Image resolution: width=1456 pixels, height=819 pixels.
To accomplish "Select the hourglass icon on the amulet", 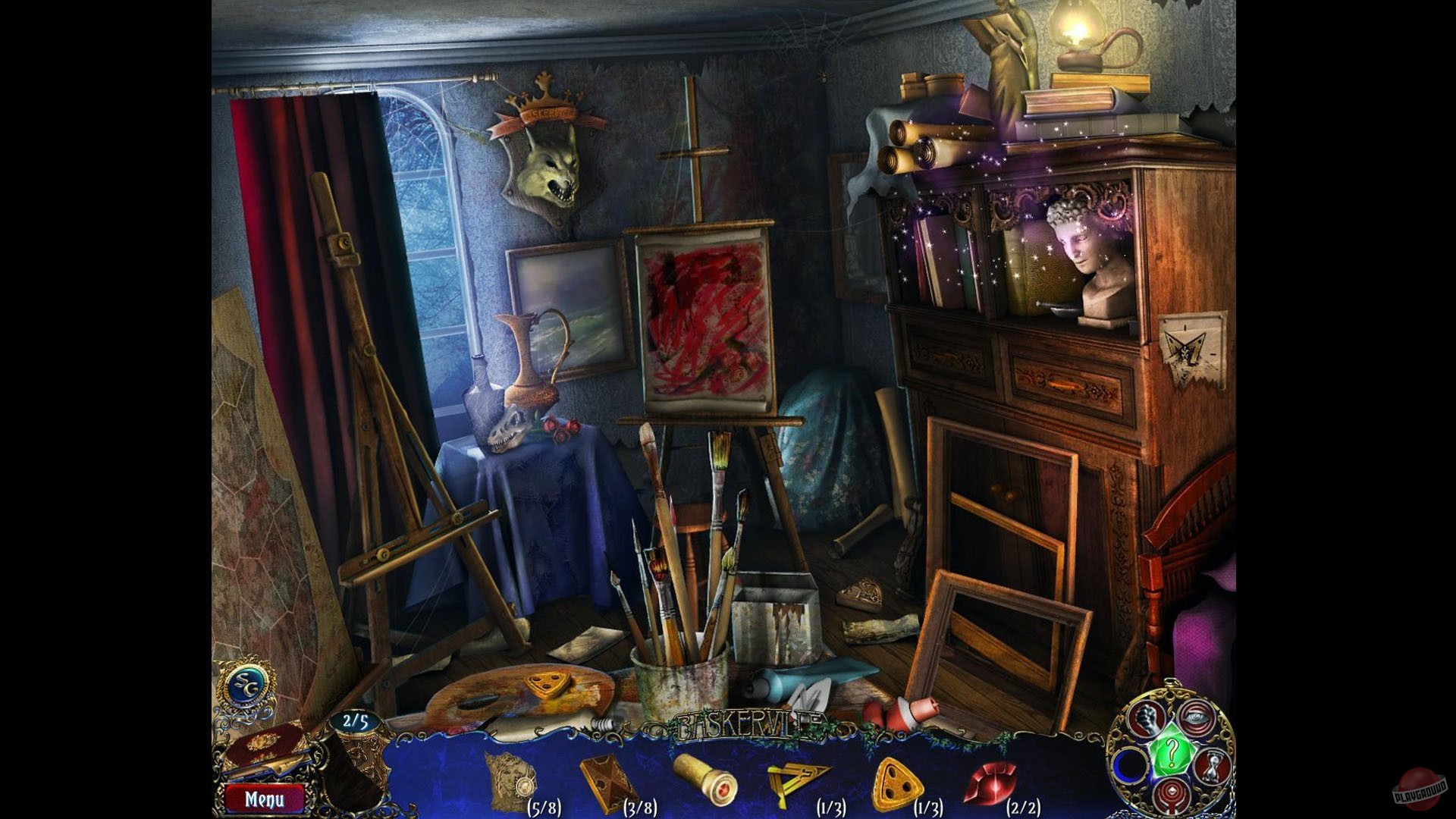I will point(1211,766).
